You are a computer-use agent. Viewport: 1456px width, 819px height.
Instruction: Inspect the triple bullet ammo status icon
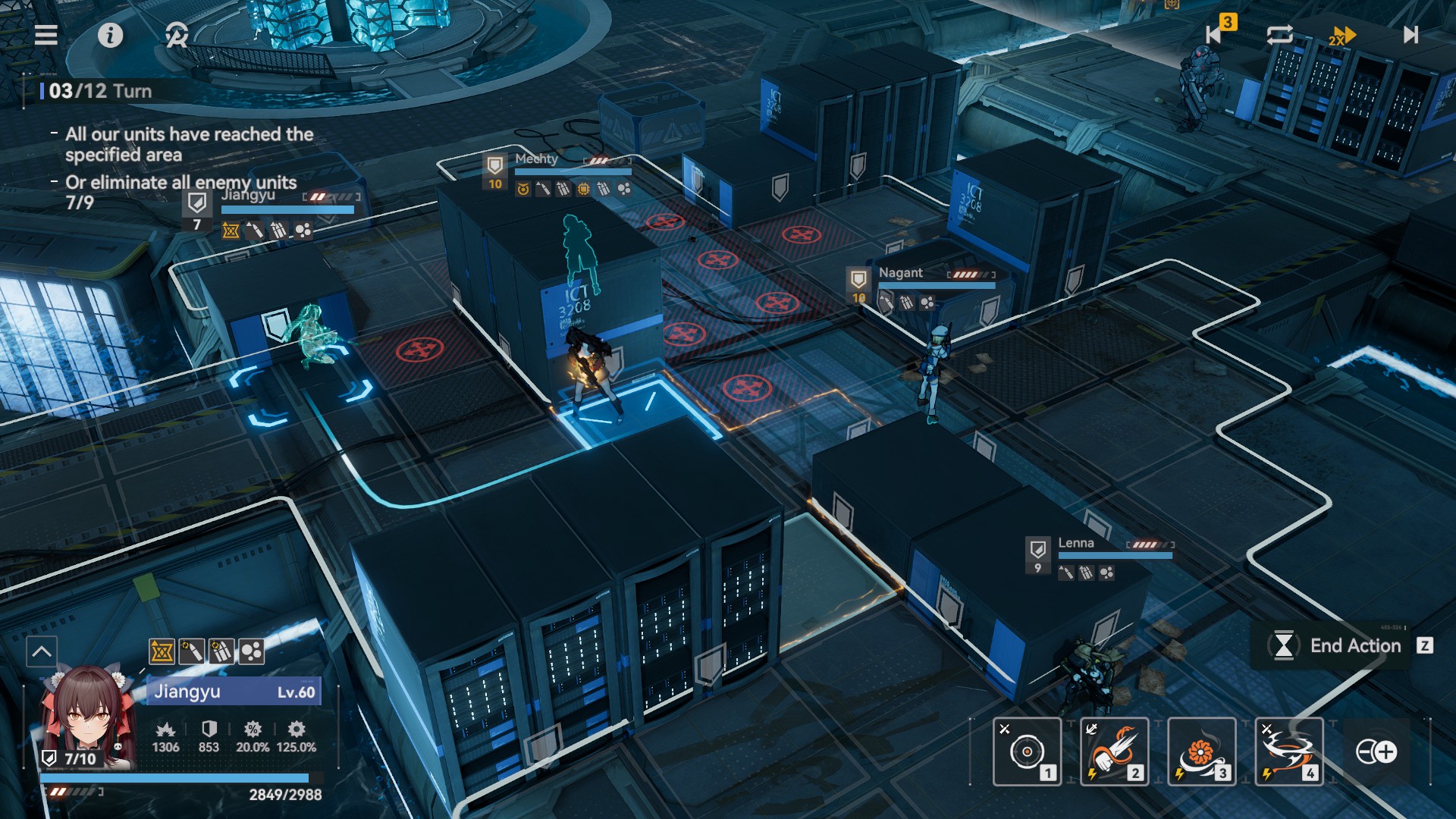pos(221,651)
